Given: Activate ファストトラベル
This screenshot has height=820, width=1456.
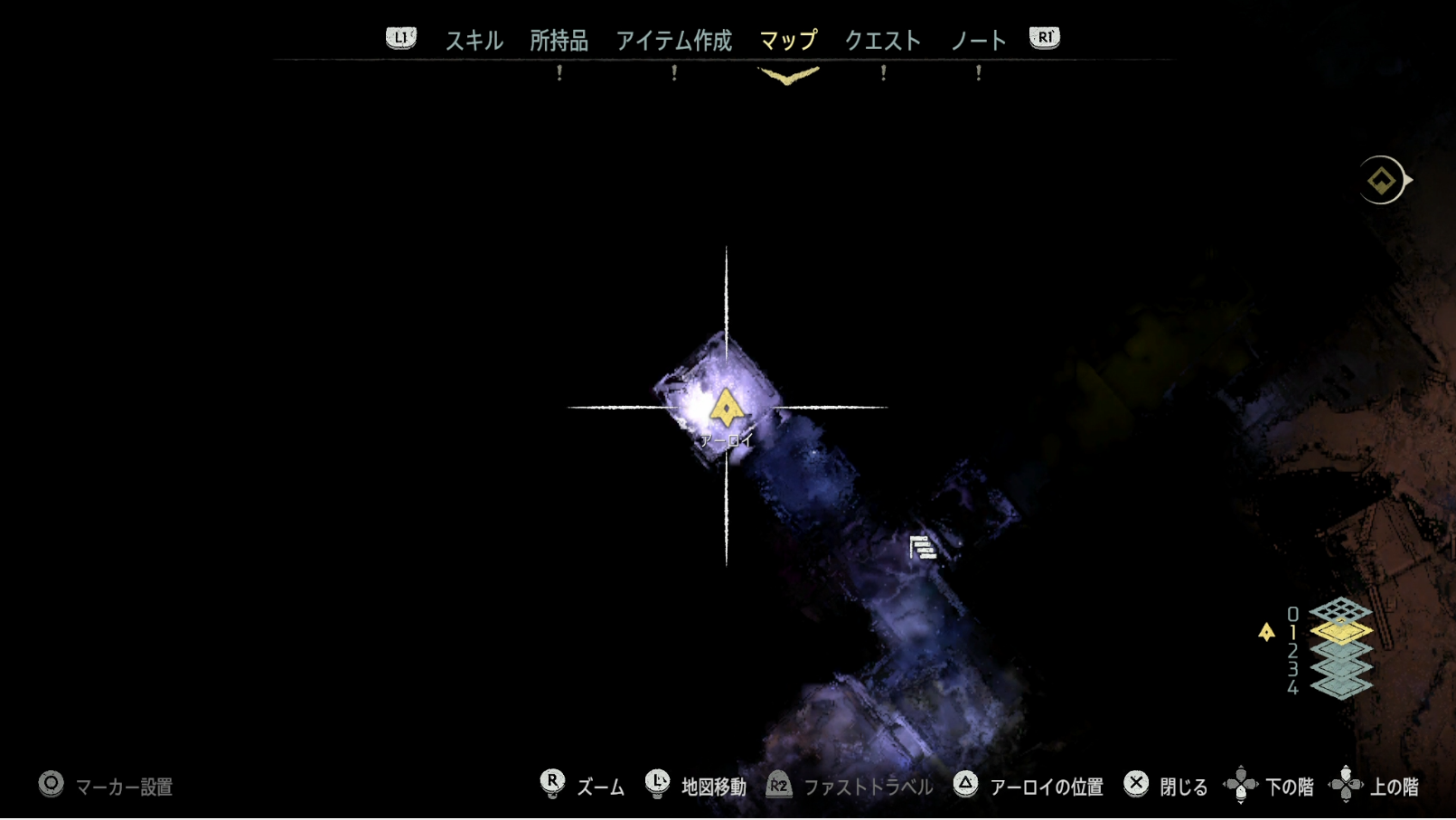Looking at the screenshot, I should pyautogui.click(x=871, y=786).
